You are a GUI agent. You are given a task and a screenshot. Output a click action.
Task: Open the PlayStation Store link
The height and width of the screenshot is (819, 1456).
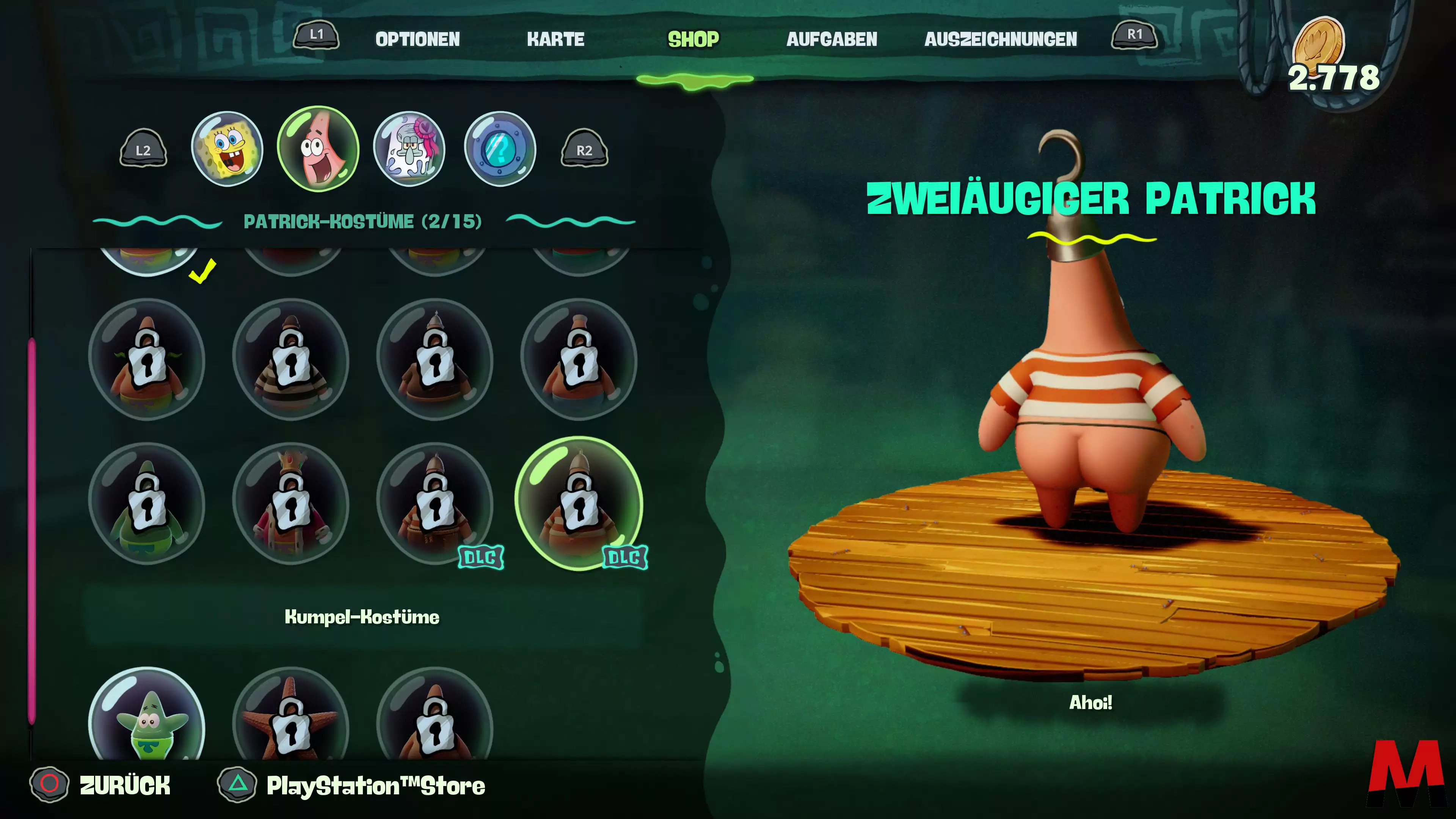coord(375,786)
